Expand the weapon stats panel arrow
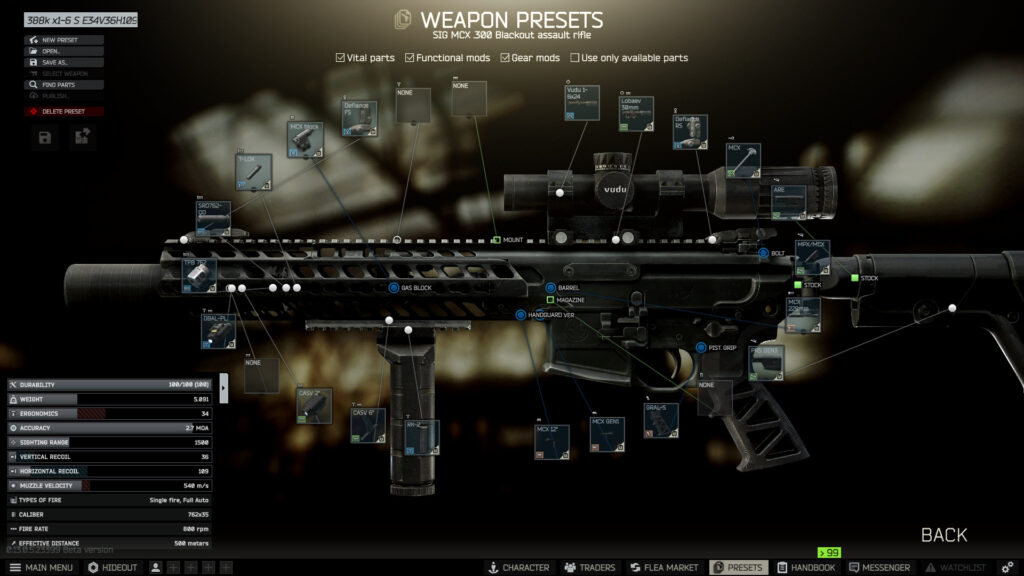This screenshot has width=1024, height=576. (223, 387)
